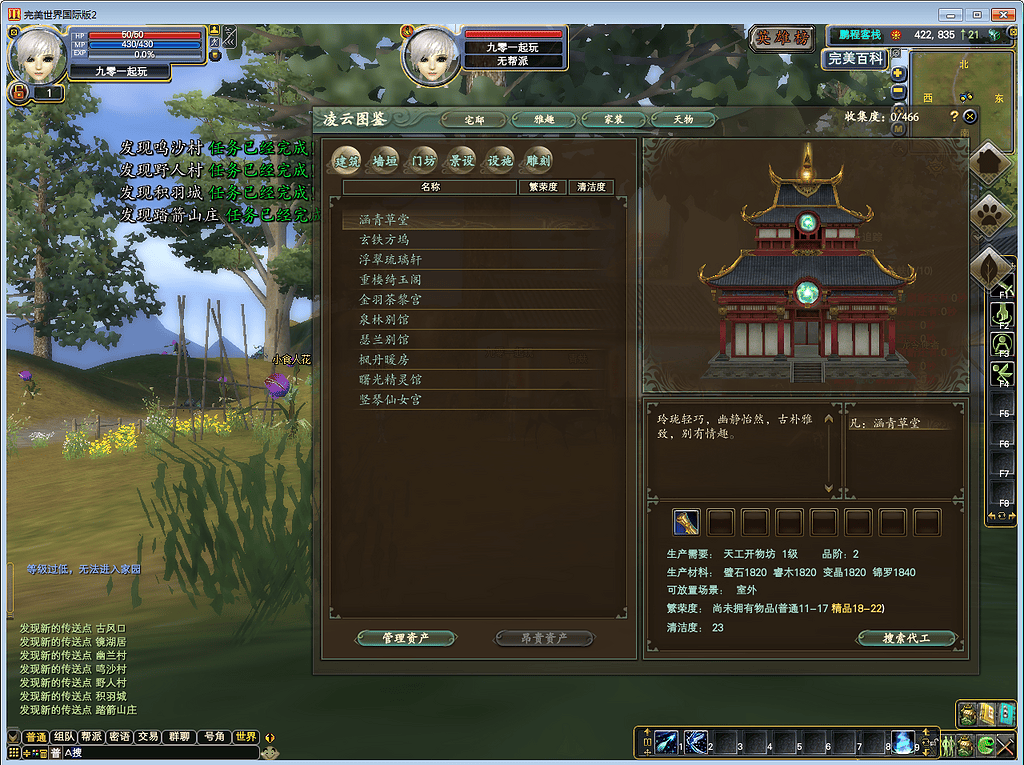Close the 凌云图鉴 window

coord(970,116)
